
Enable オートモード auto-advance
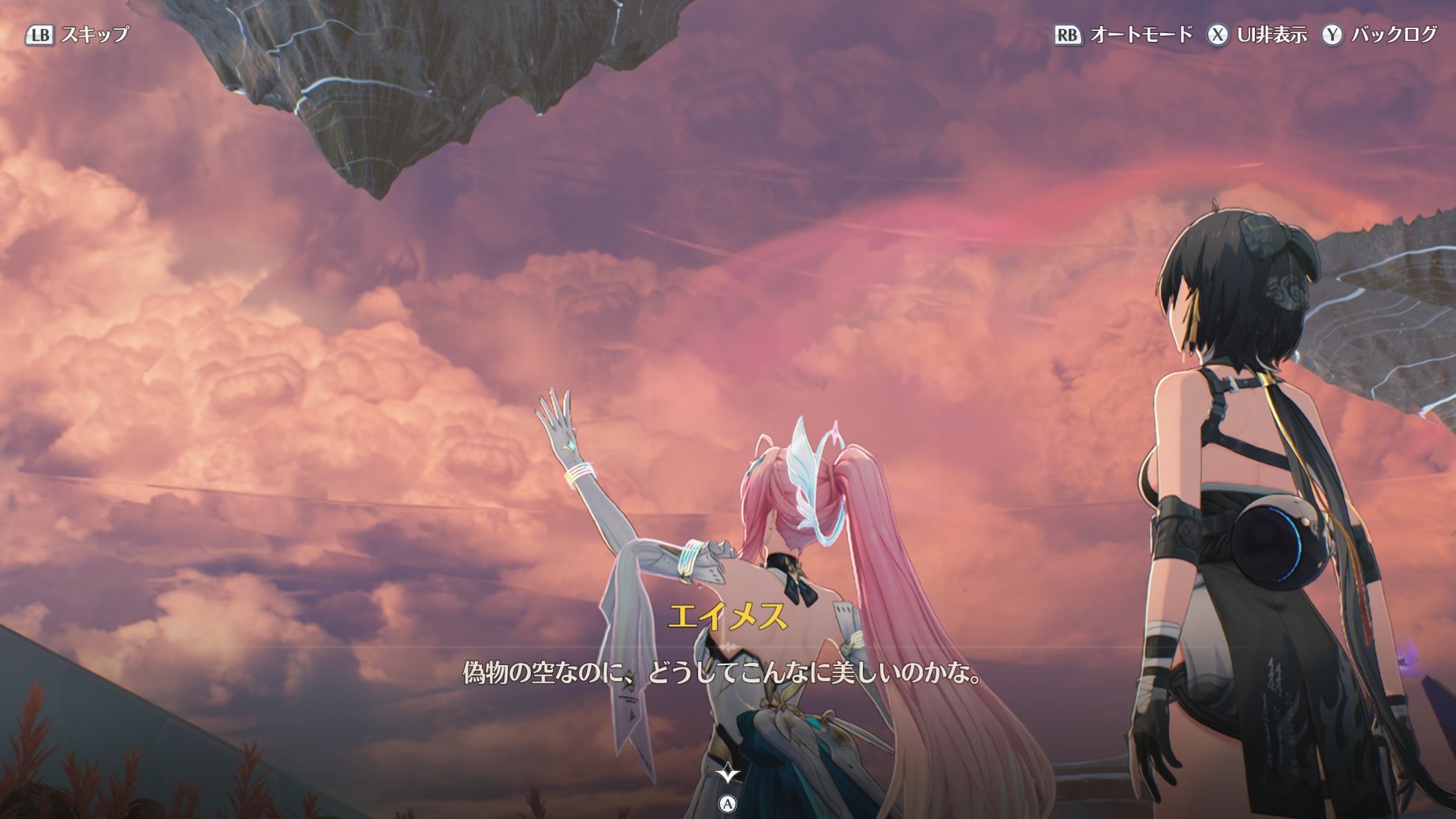coord(1124,35)
